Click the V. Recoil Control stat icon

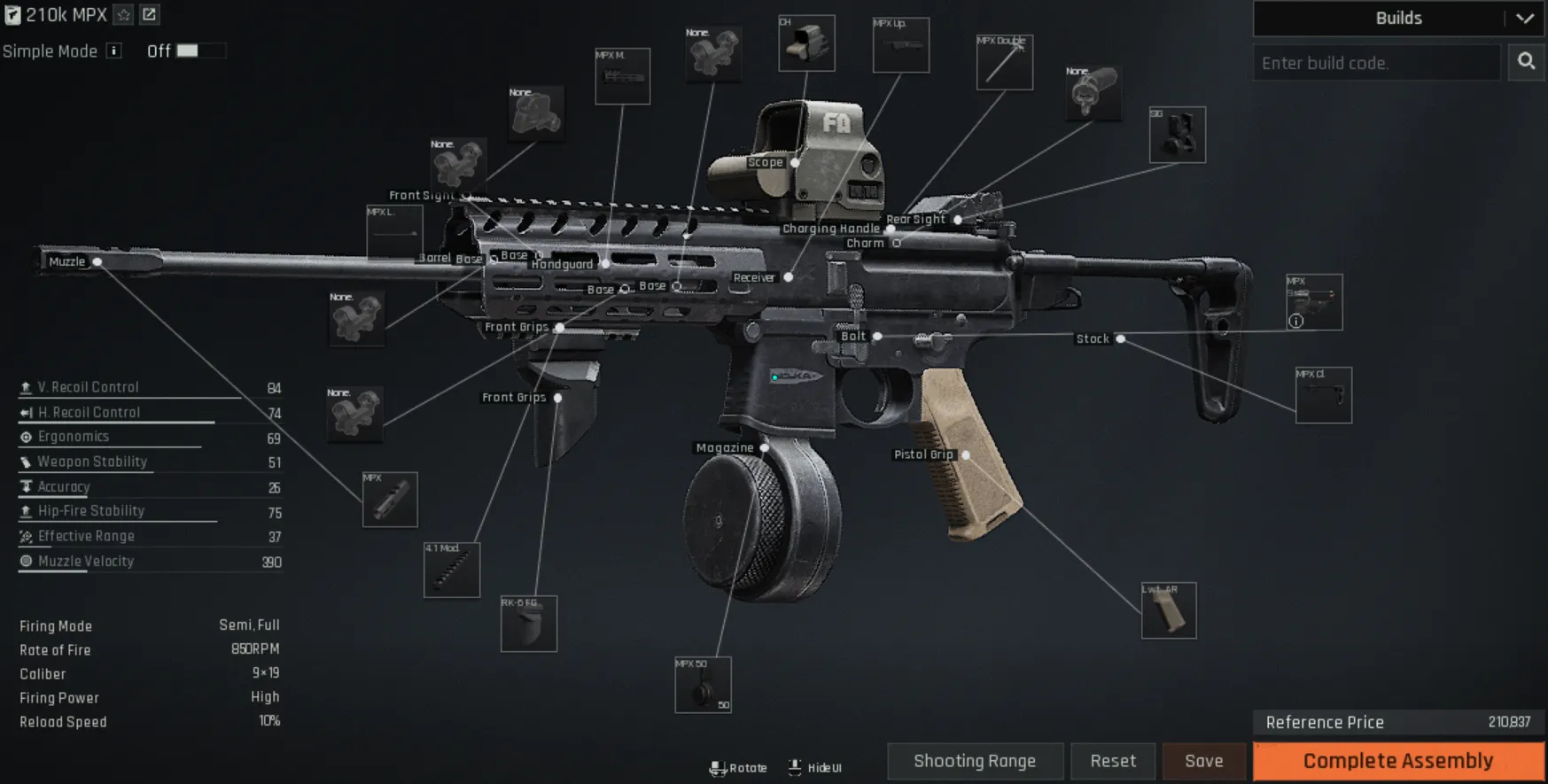(24, 386)
